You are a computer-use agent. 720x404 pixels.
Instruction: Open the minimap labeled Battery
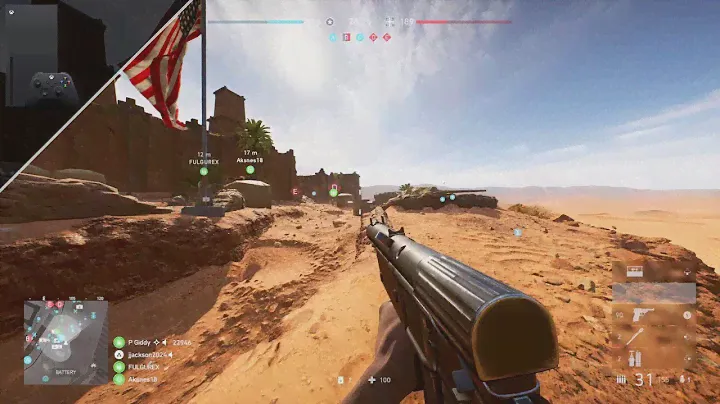(66, 342)
